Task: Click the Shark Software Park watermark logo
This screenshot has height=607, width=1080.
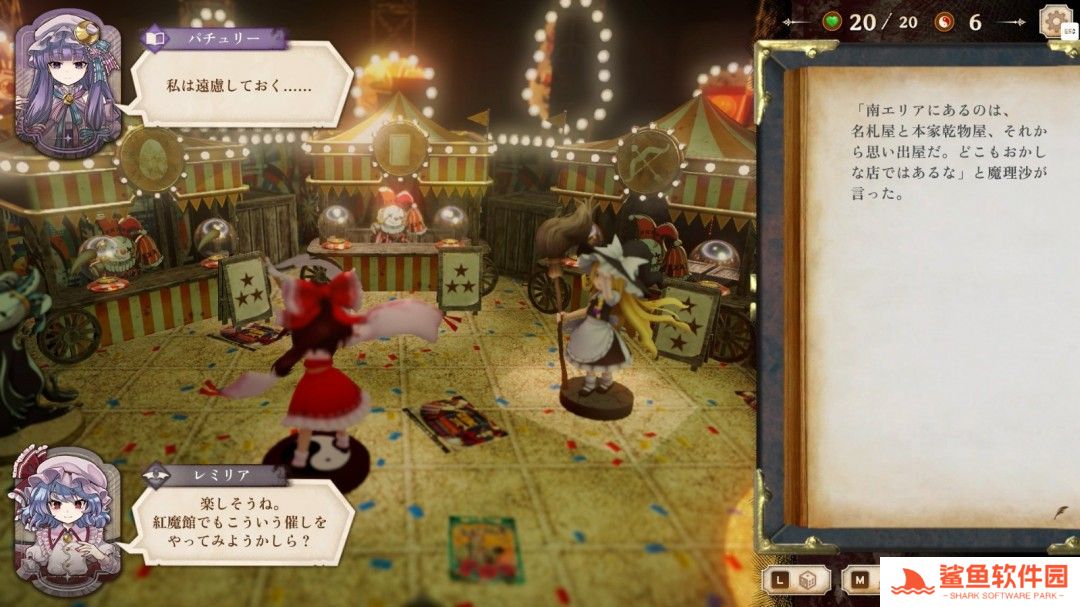Action: click(x=980, y=581)
